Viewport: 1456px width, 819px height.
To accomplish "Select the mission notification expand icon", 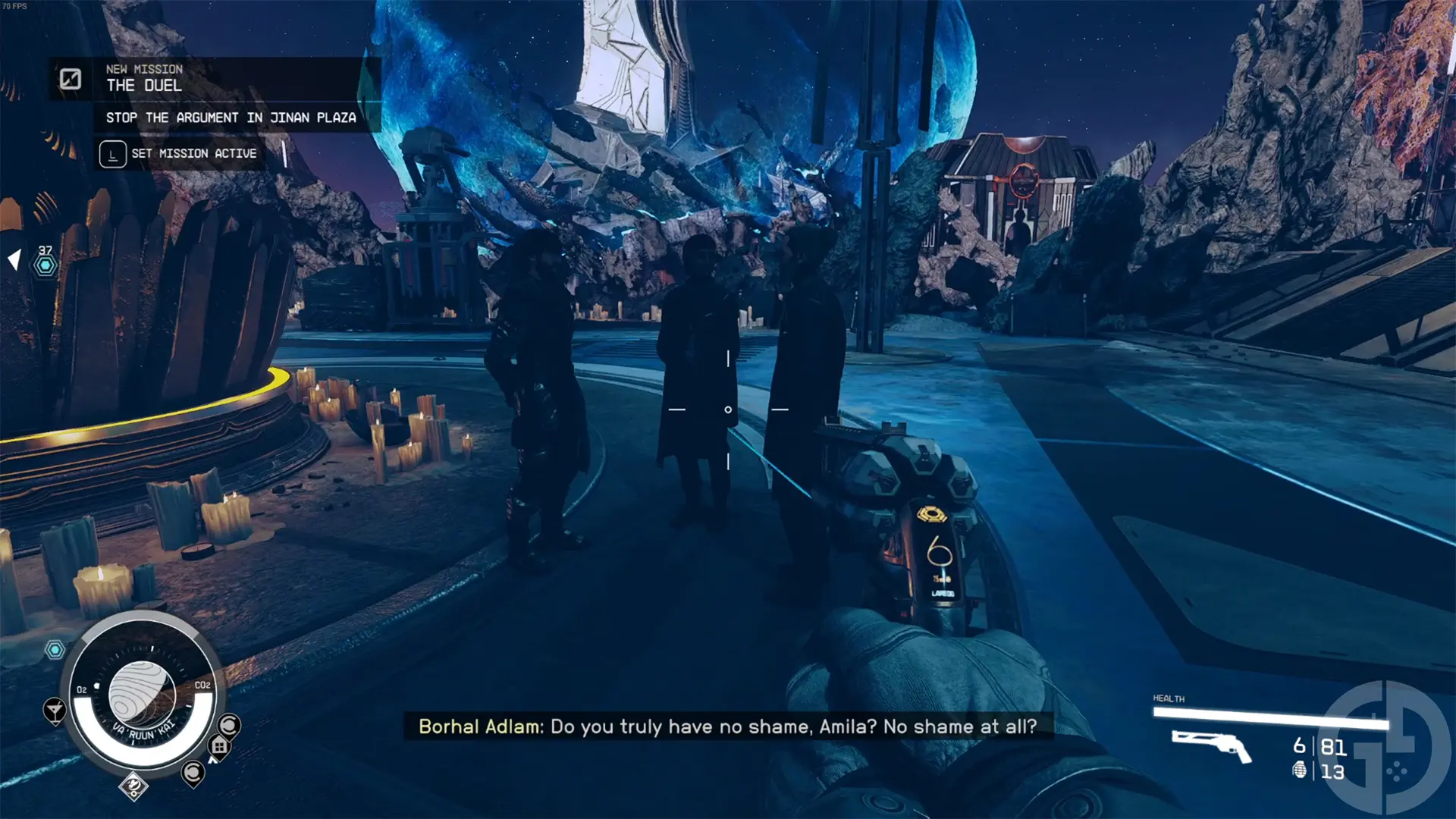I will (70, 78).
